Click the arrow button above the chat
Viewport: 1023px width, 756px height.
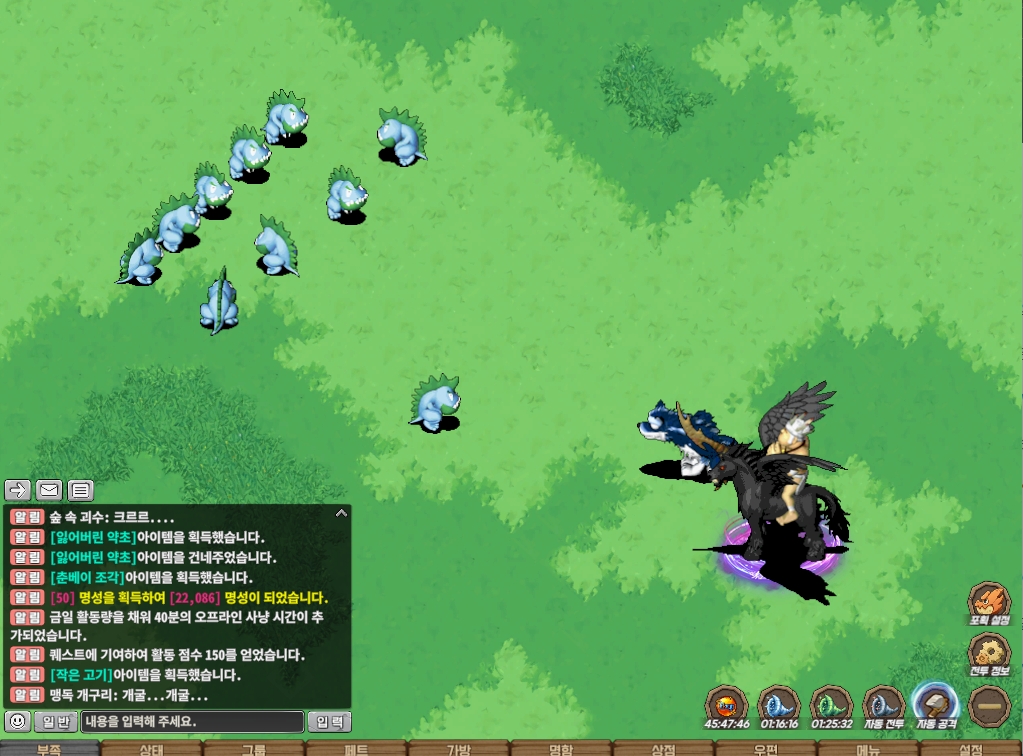[19, 490]
